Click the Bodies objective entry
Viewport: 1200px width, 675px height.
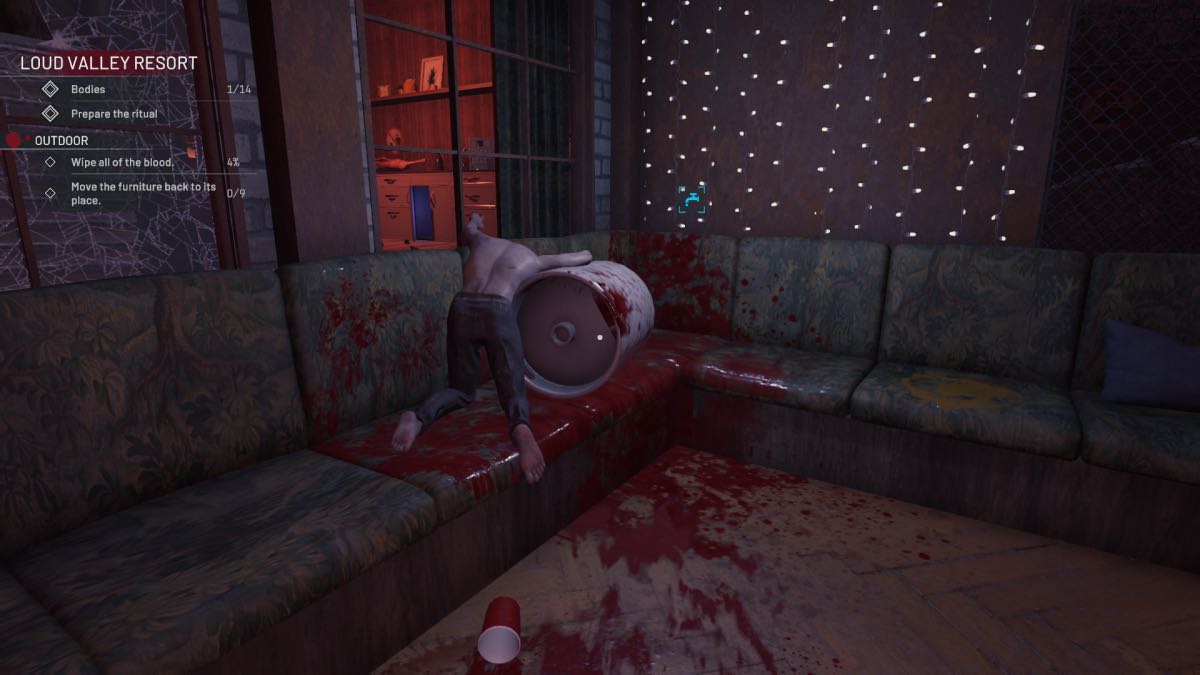tap(88, 89)
